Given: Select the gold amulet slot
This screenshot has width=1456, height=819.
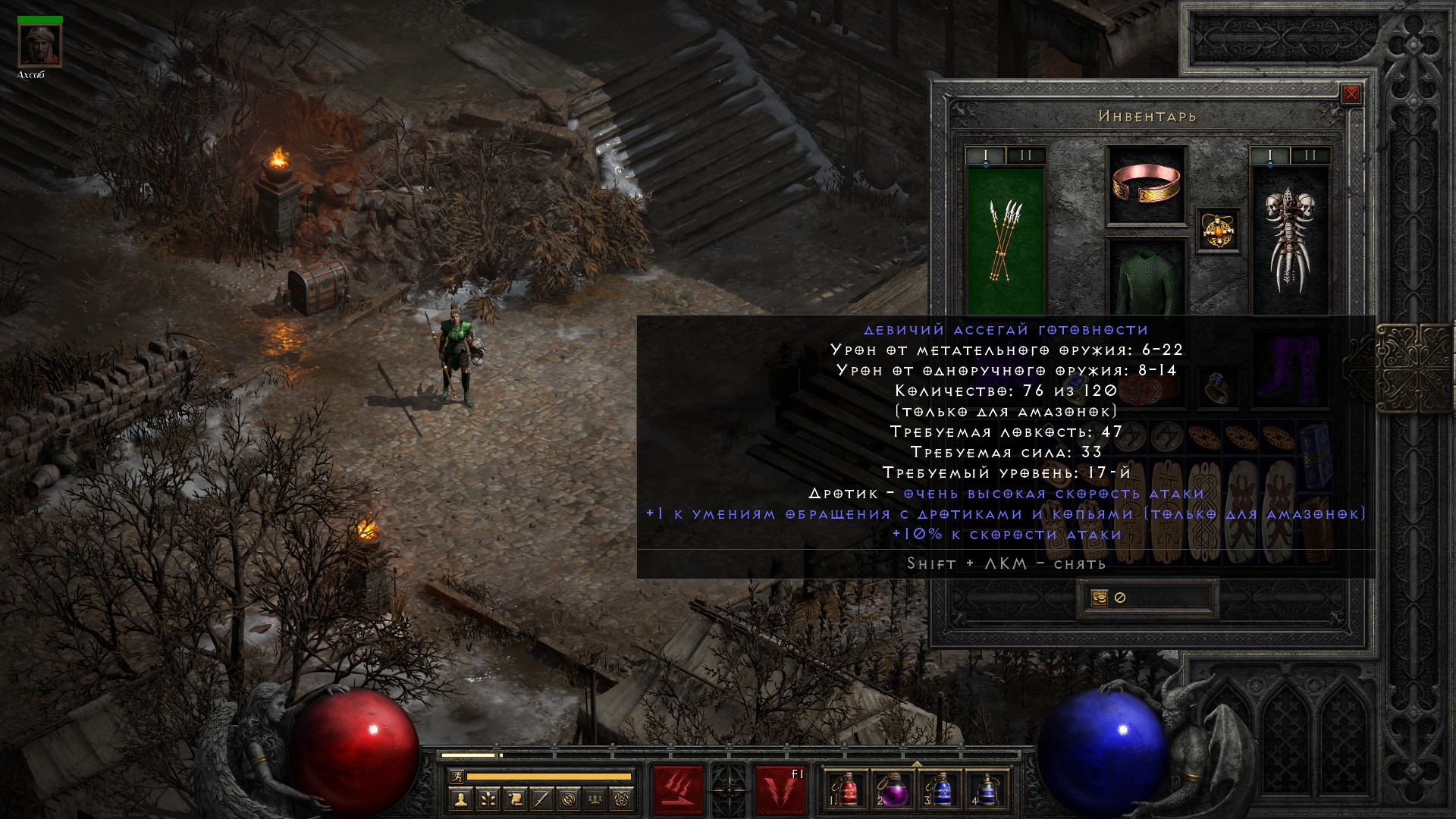Looking at the screenshot, I should point(1218,230).
